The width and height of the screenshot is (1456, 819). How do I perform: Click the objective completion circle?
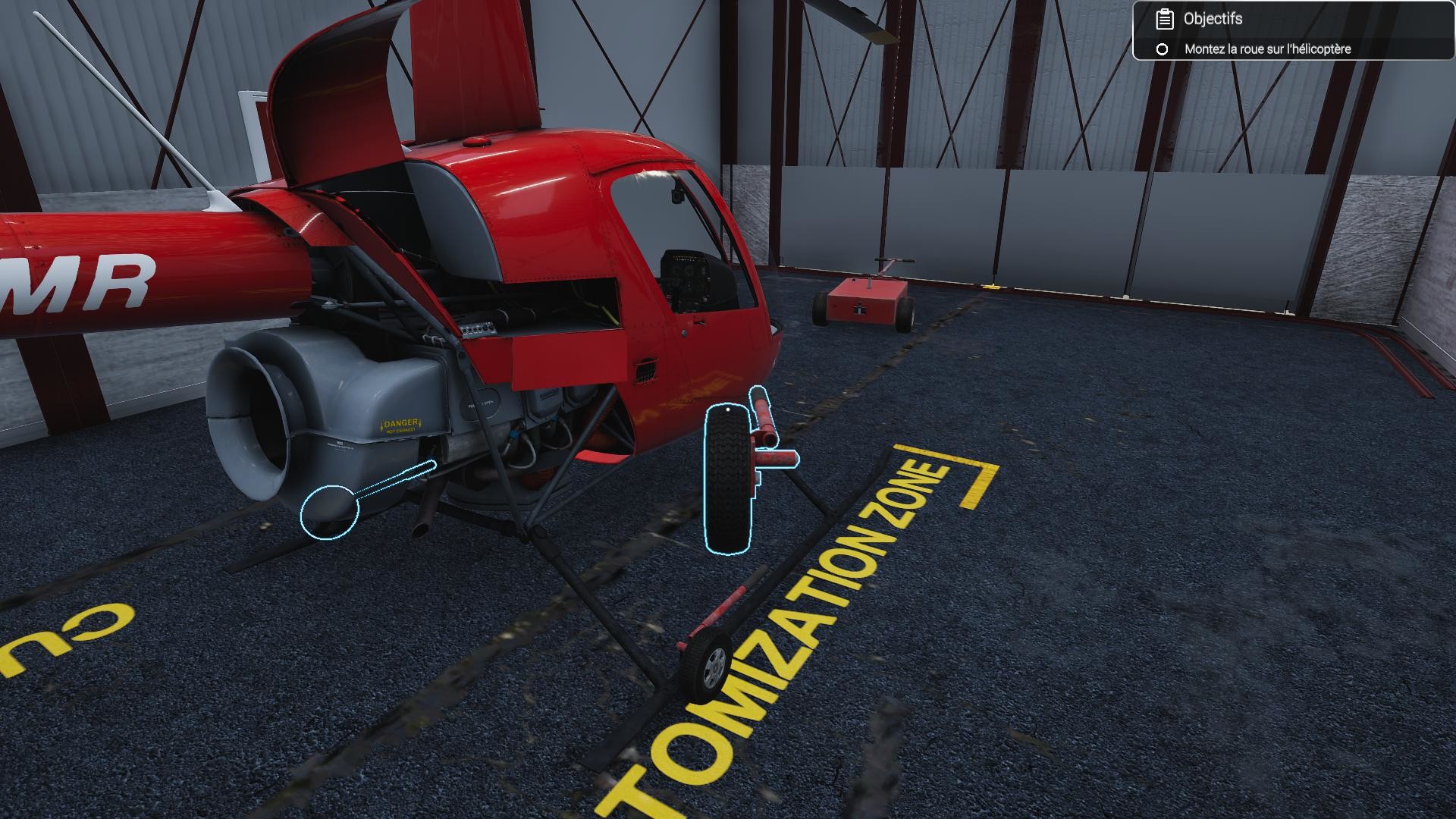point(1162,48)
